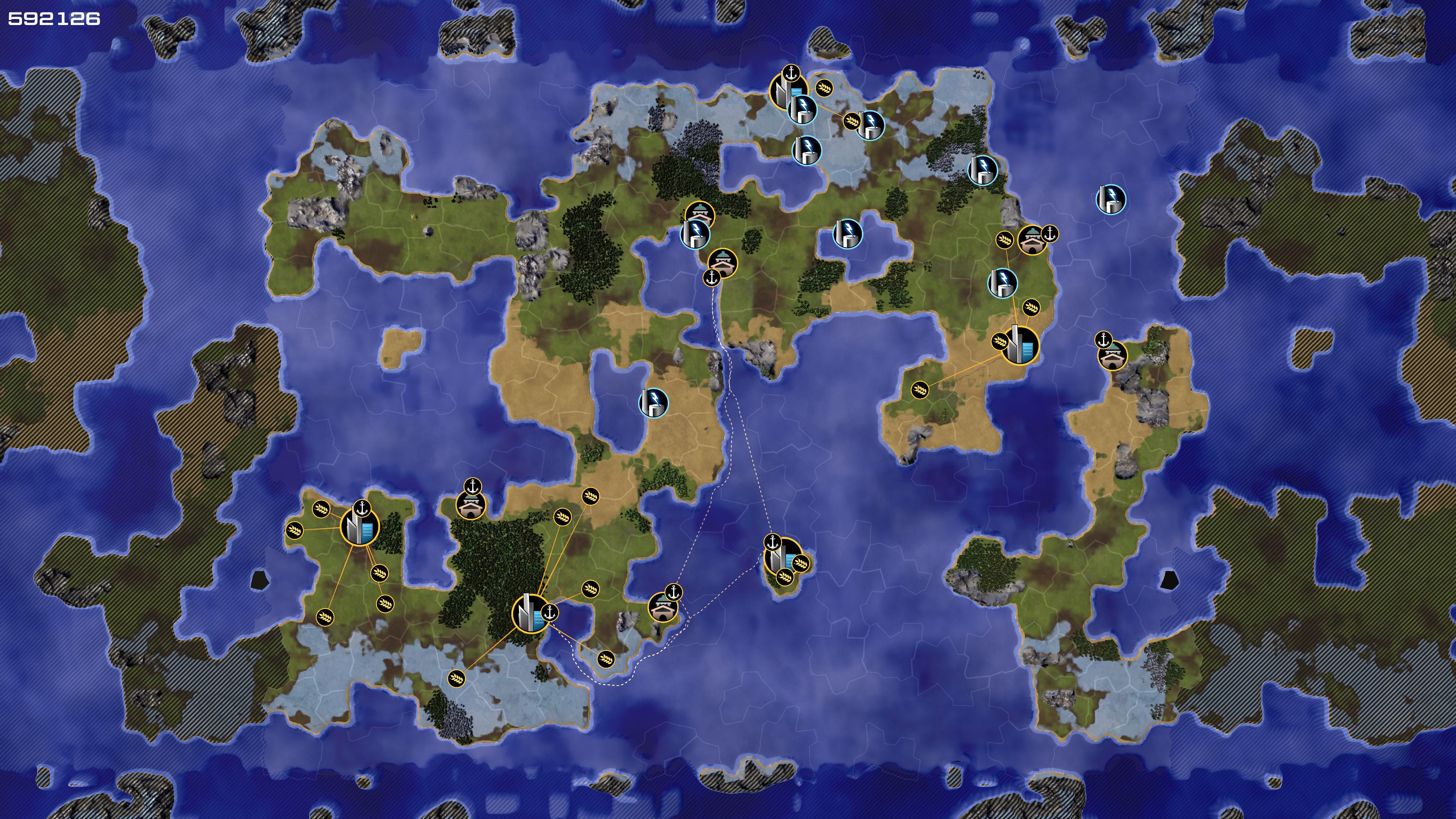Click the power plant marker in the open ocean
1456x819 pixels.
pyautogui.click(x=1111, y=199)
